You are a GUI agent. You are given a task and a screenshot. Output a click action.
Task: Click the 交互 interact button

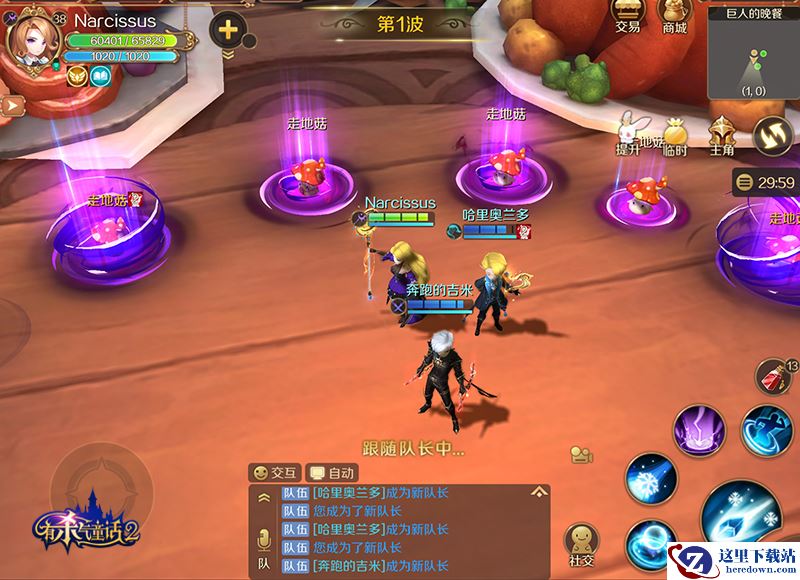tap(275, 472)
